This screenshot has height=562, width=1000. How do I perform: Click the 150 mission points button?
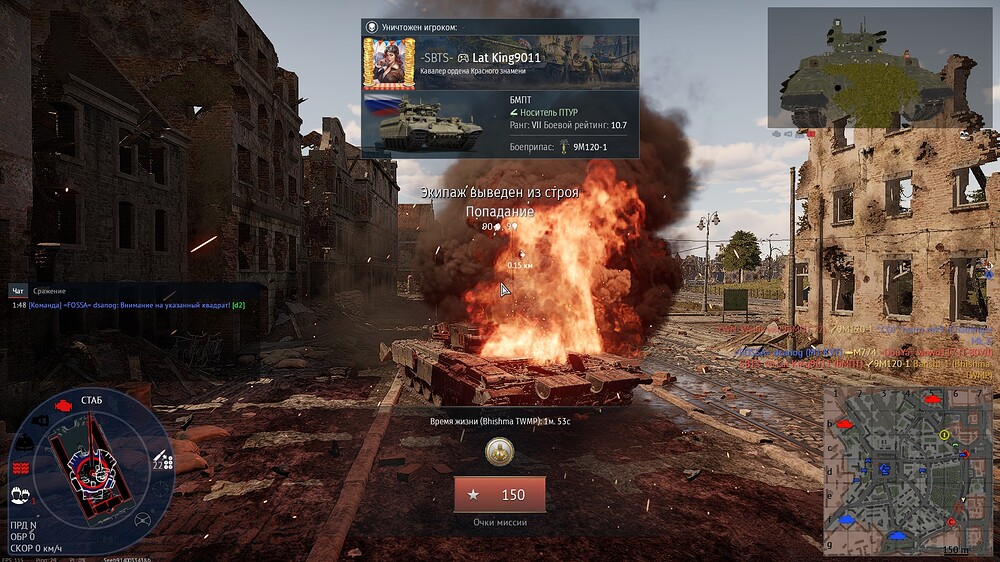coord(499,495)
